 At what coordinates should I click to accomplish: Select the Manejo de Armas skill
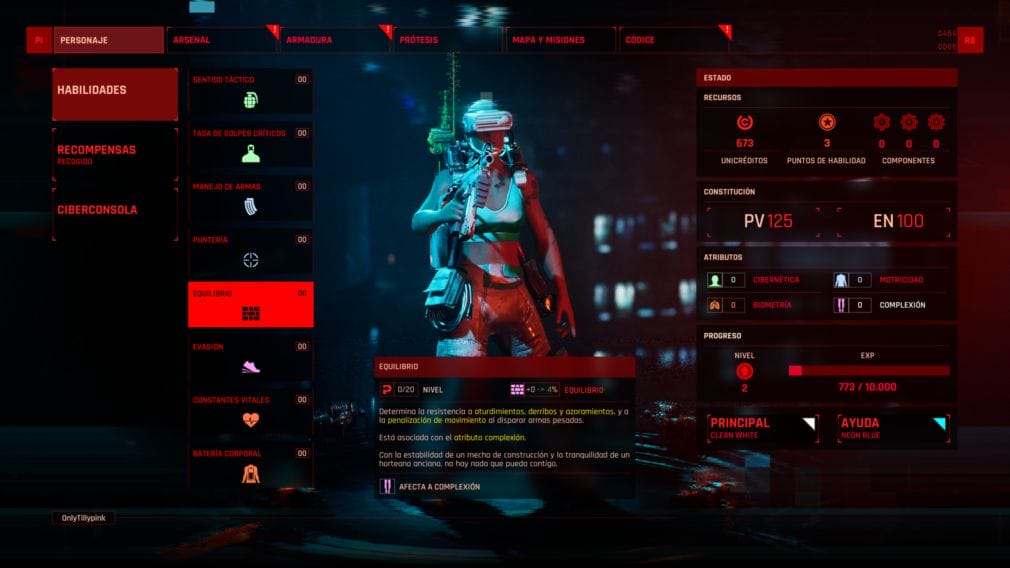pos(250,198)
